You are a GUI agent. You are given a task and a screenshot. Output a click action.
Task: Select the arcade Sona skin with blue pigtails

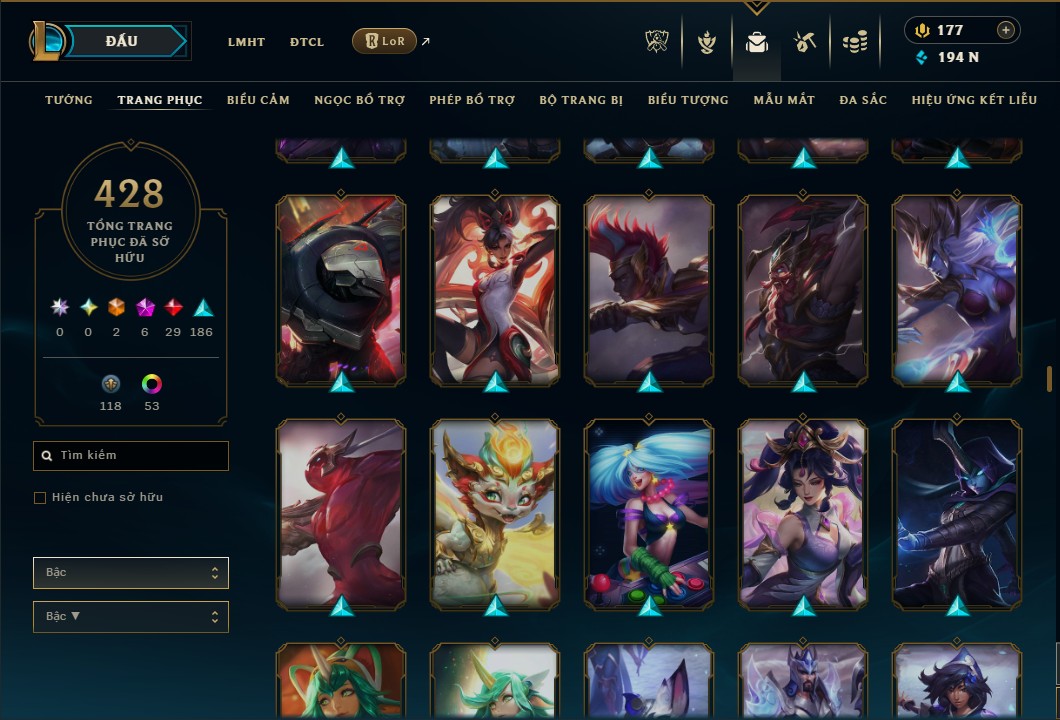pos(650,514)
